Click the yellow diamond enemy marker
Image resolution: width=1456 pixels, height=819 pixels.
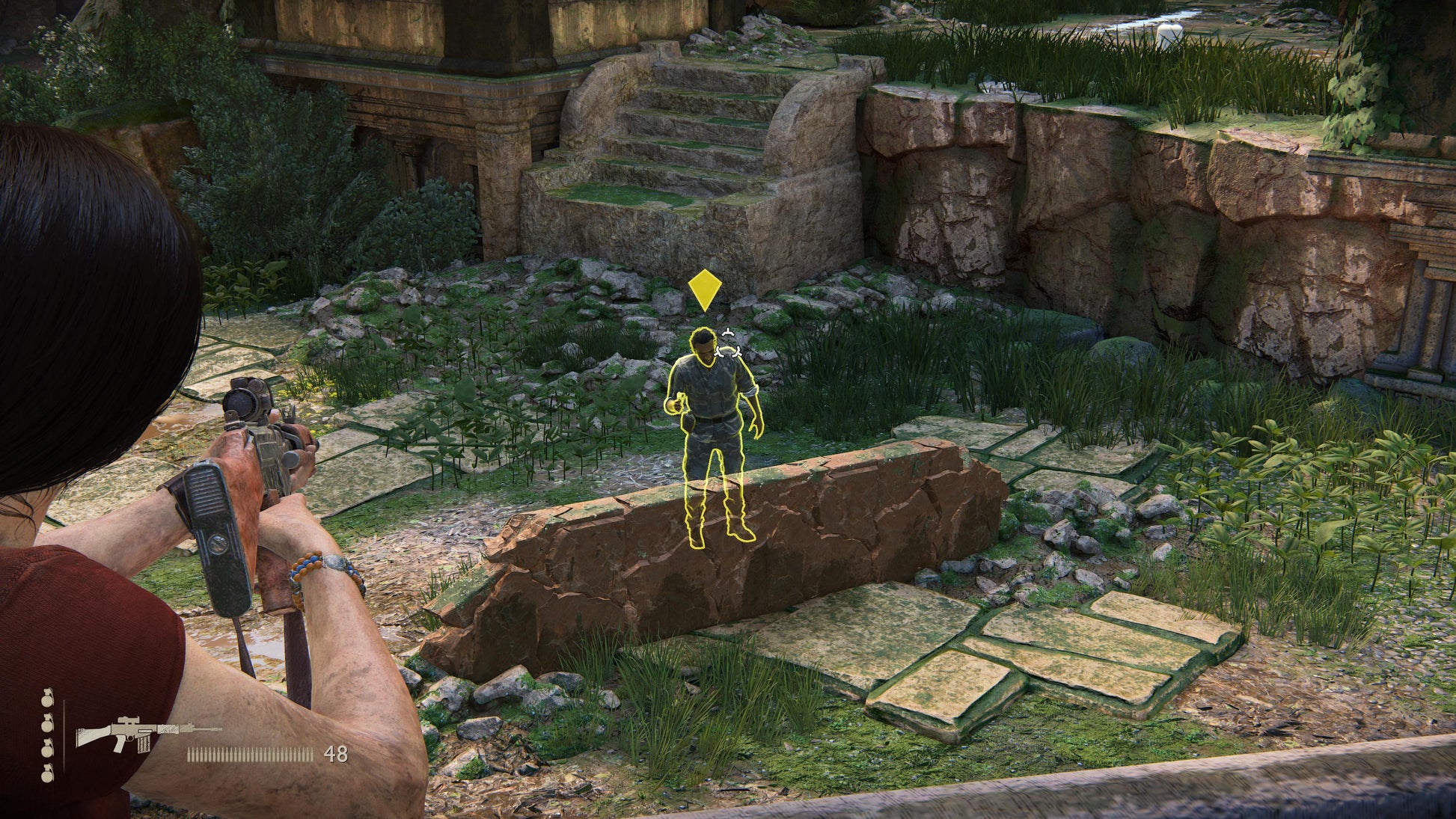click(703, 290)
